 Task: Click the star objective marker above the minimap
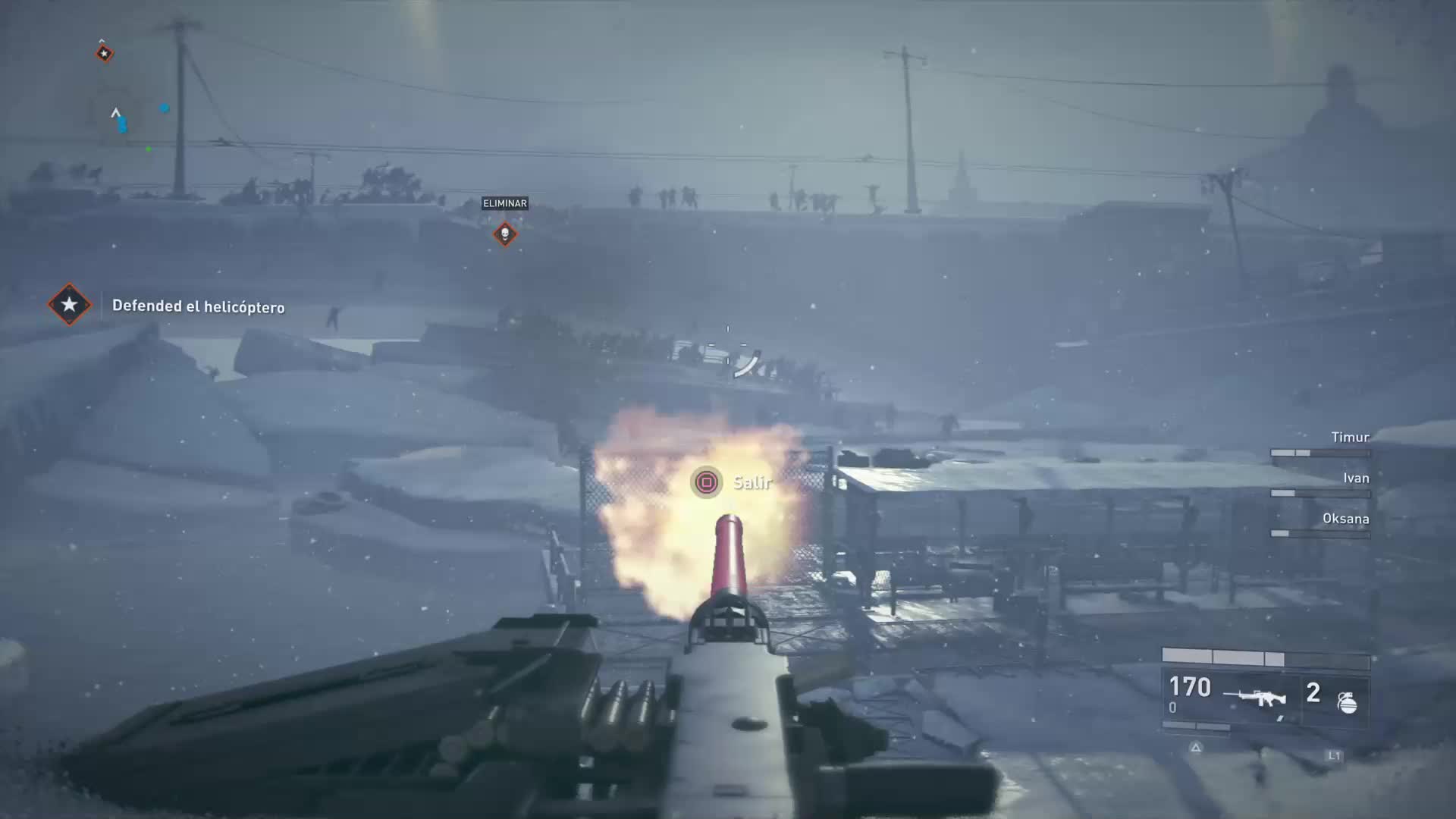[x=105, y=53]
